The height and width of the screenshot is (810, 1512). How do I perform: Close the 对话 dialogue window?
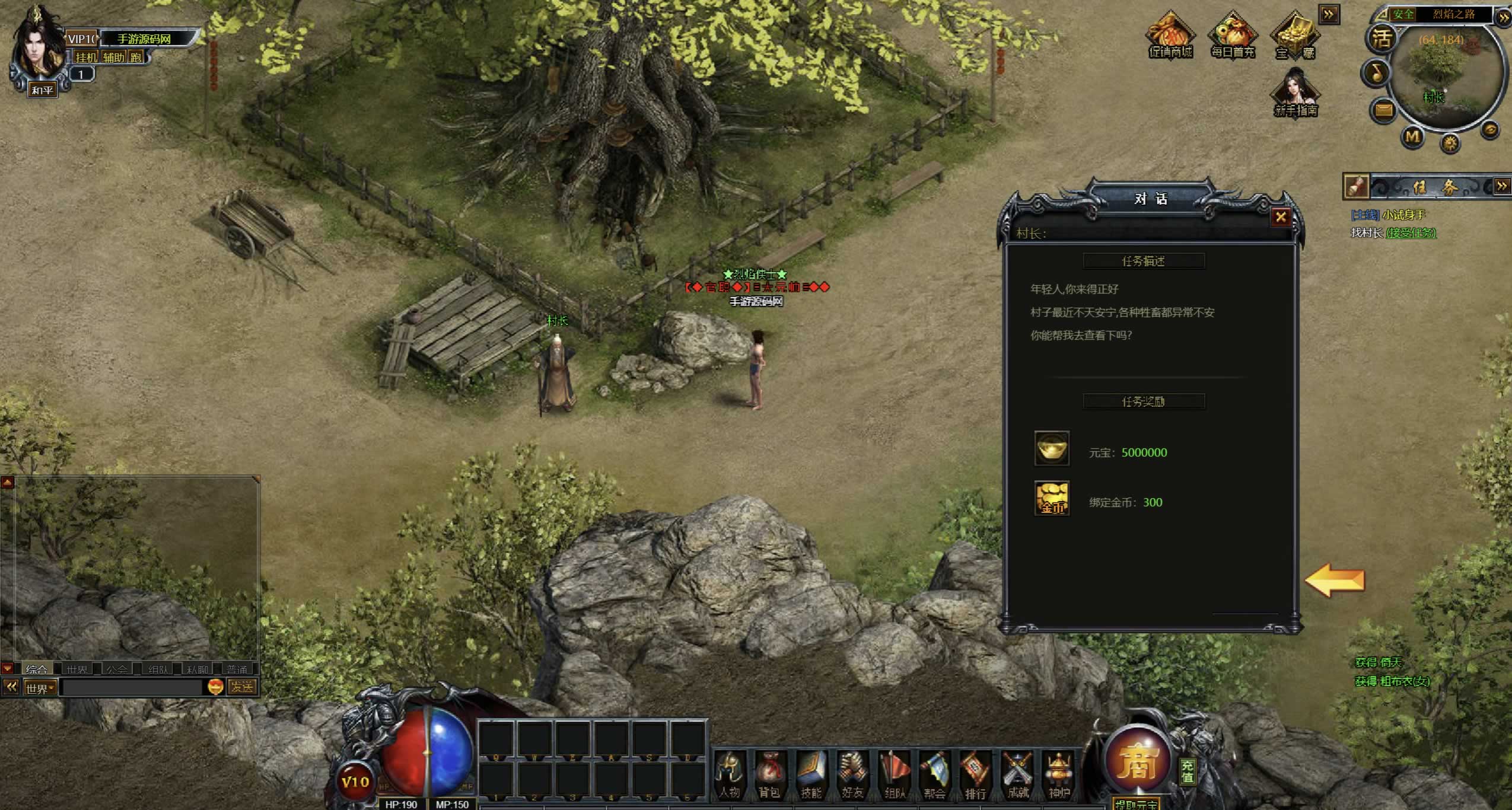[x=1281, y=217]
